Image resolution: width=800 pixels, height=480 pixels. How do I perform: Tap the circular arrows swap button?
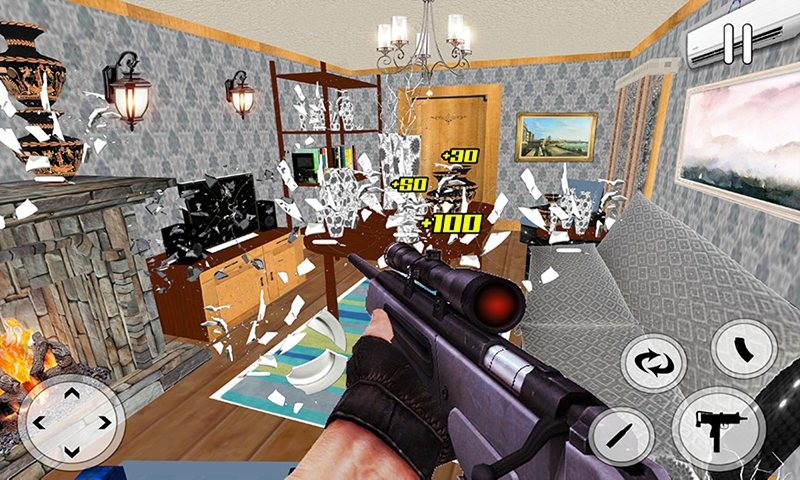653,362
